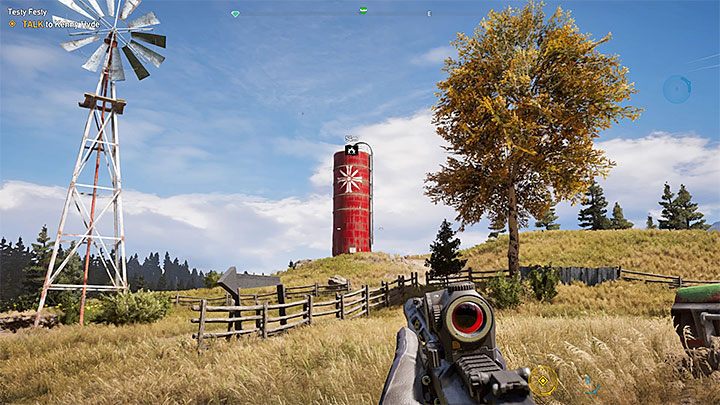Select the green marker on the compass bar

point(363,11)
